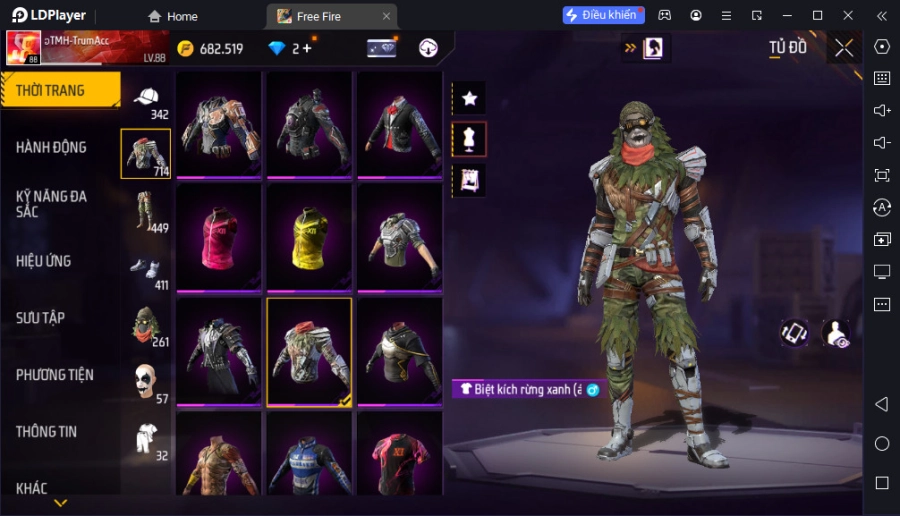Choose the pants subcategory with 449 items
Viewport: 900px width, 516px height.
(147, 210)
